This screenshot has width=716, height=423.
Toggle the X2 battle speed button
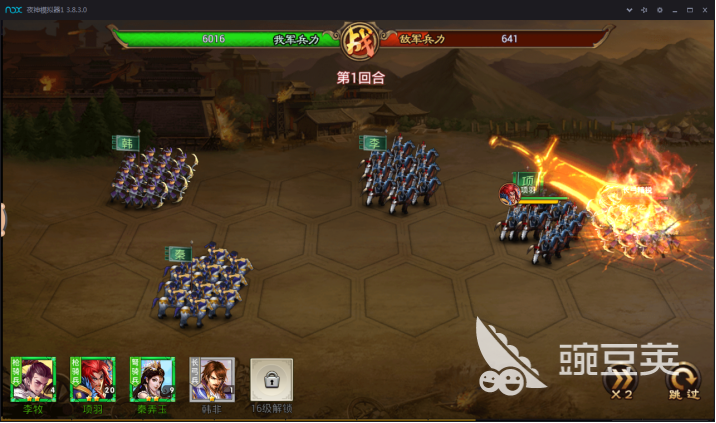click(x=621, y=384)
